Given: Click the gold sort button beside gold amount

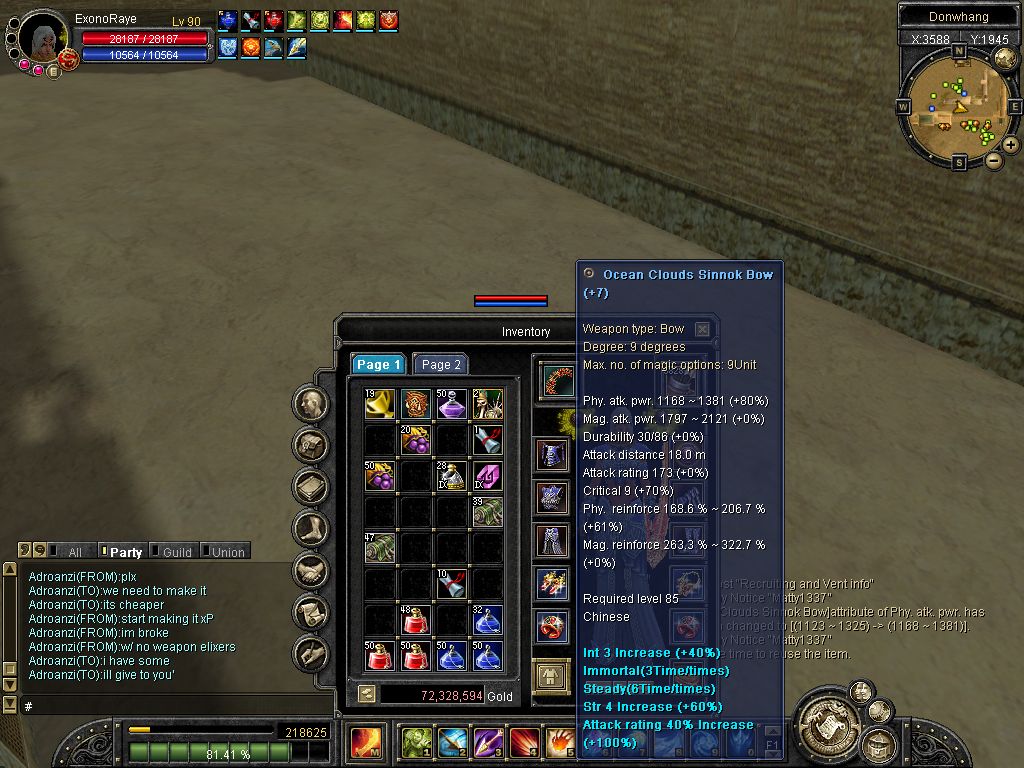Looking at the screenshot, I should click(x=367, y=694).
